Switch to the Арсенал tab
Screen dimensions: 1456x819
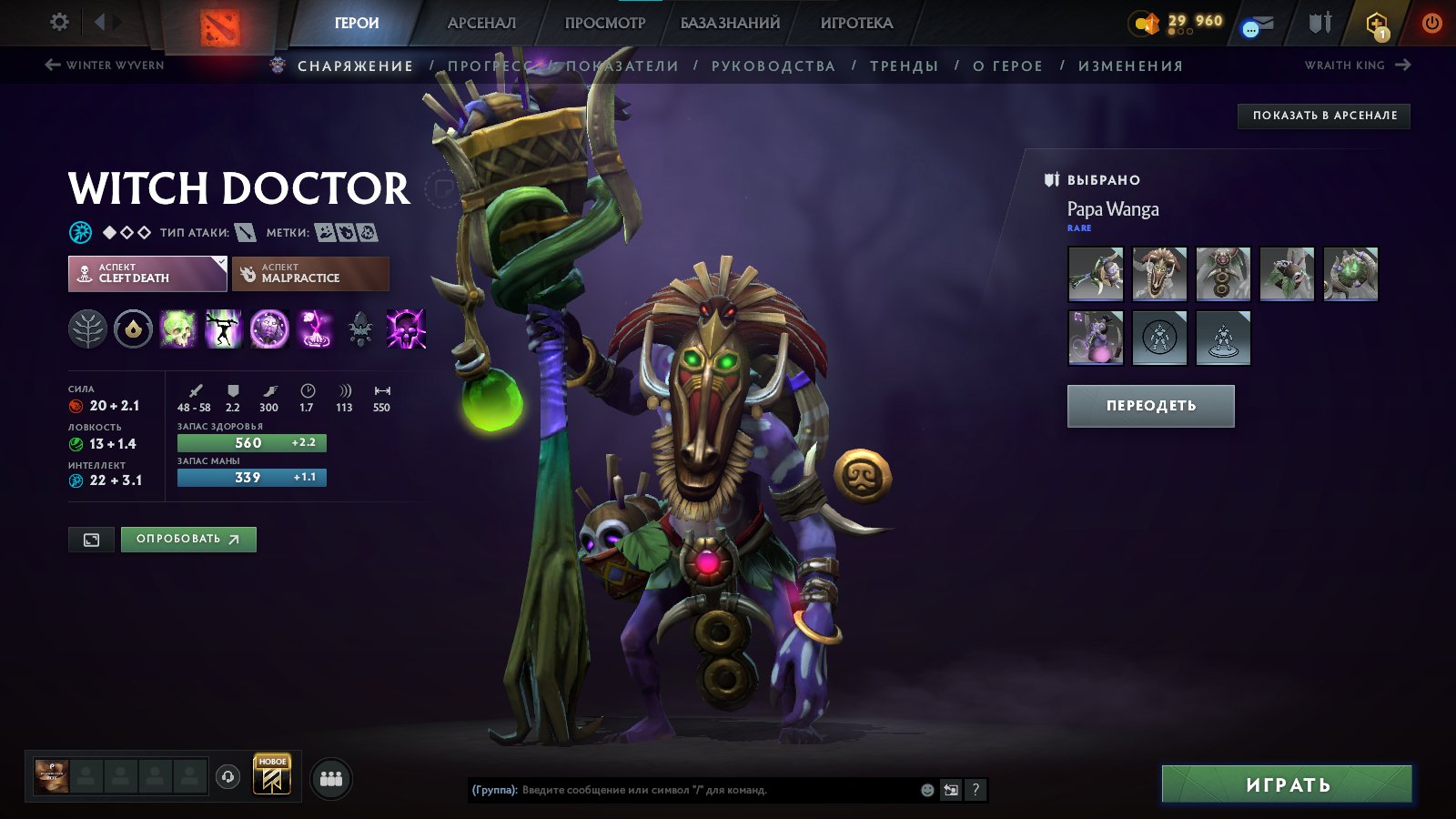pyautogui.click(x=481, y=23)
